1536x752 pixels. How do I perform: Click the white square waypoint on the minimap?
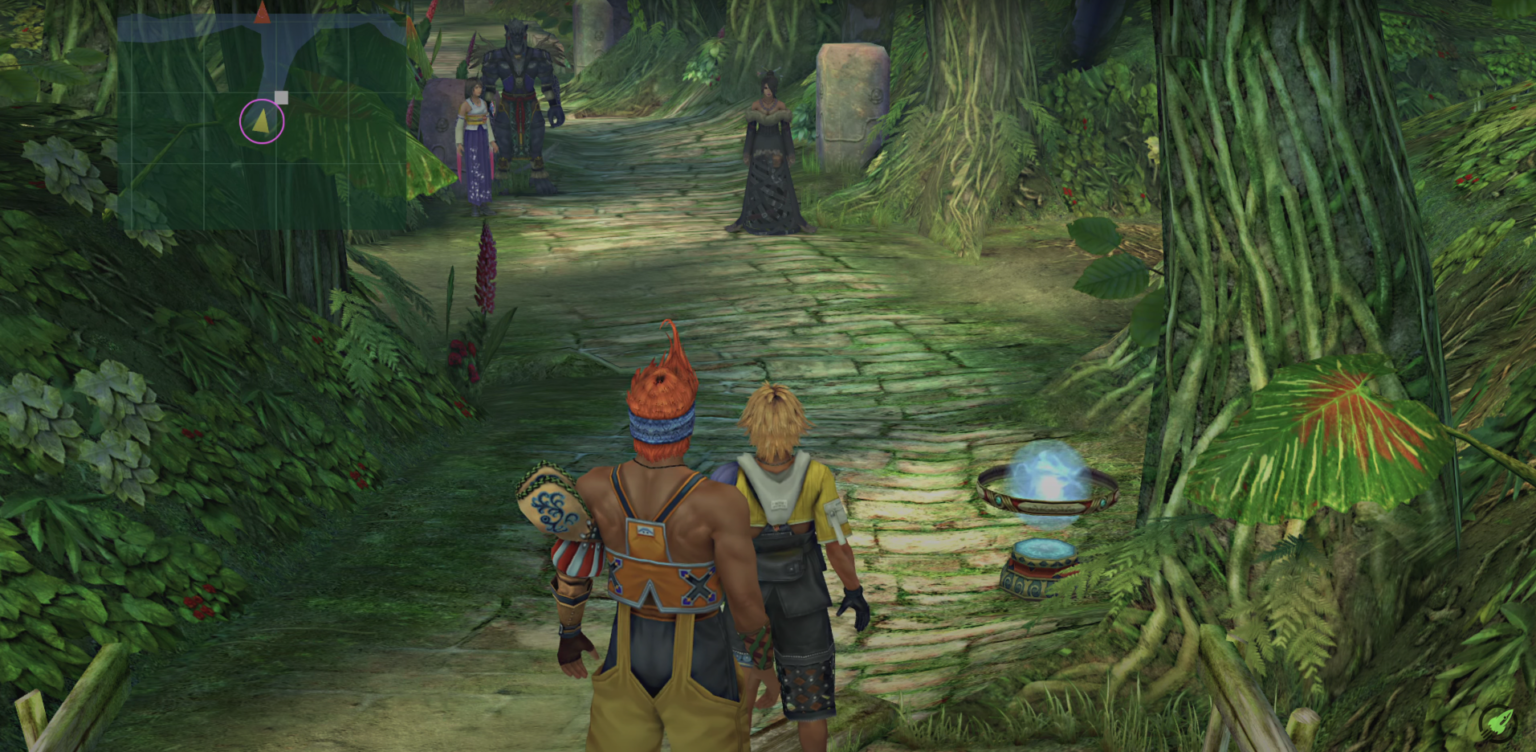point(280,96)
